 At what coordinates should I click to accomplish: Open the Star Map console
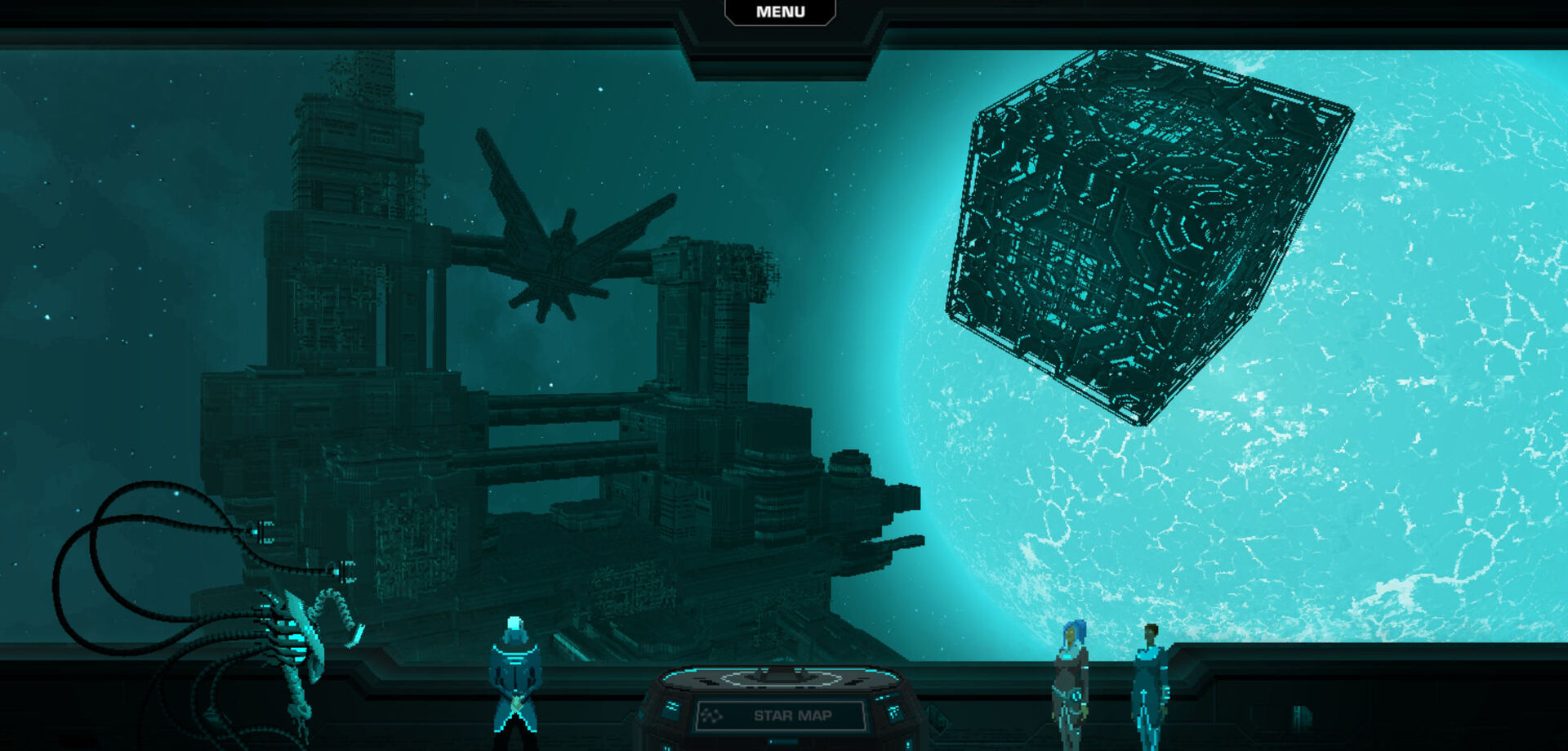point(782,715)
